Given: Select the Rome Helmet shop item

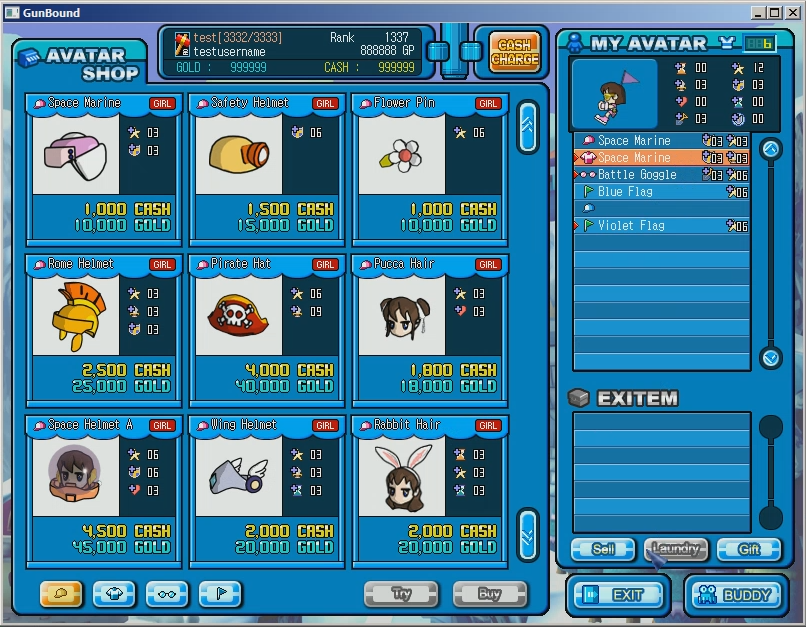Looking at the screenshot, I should click(103, 331).
